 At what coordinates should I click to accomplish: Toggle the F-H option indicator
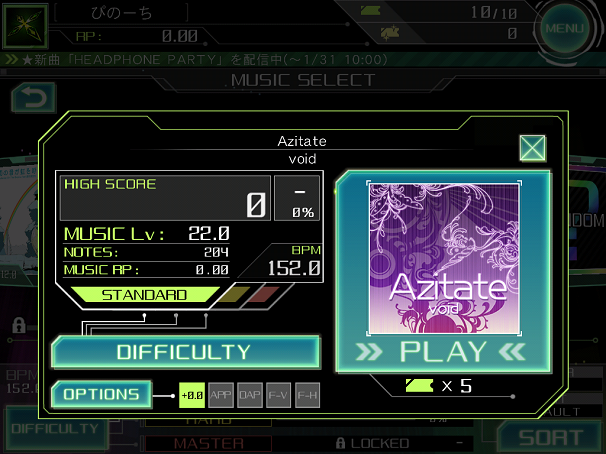(308, 395)
